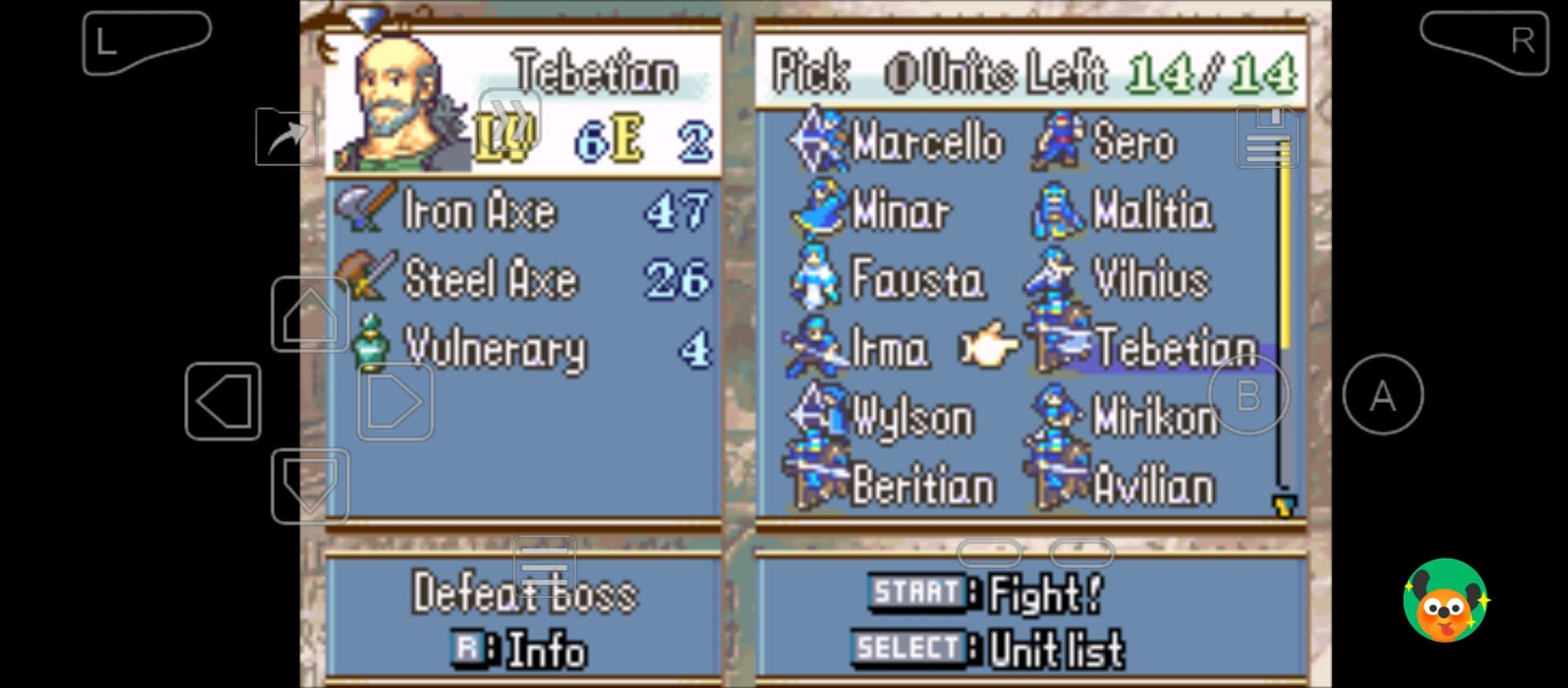Tap the d-pad down arrow
The height and width of the screenshot is (688, 1568).
310,485
